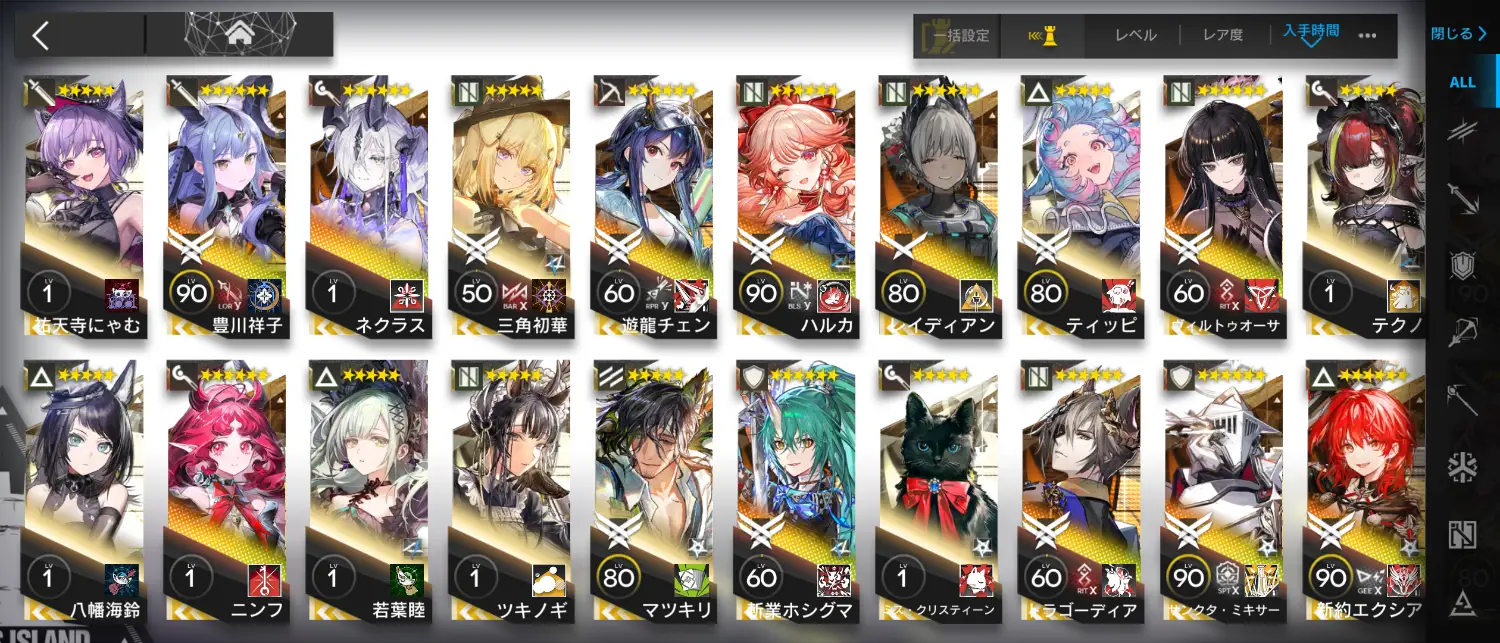
Task: Open the 一括設定 batch settings
Action: coord(957,36)
